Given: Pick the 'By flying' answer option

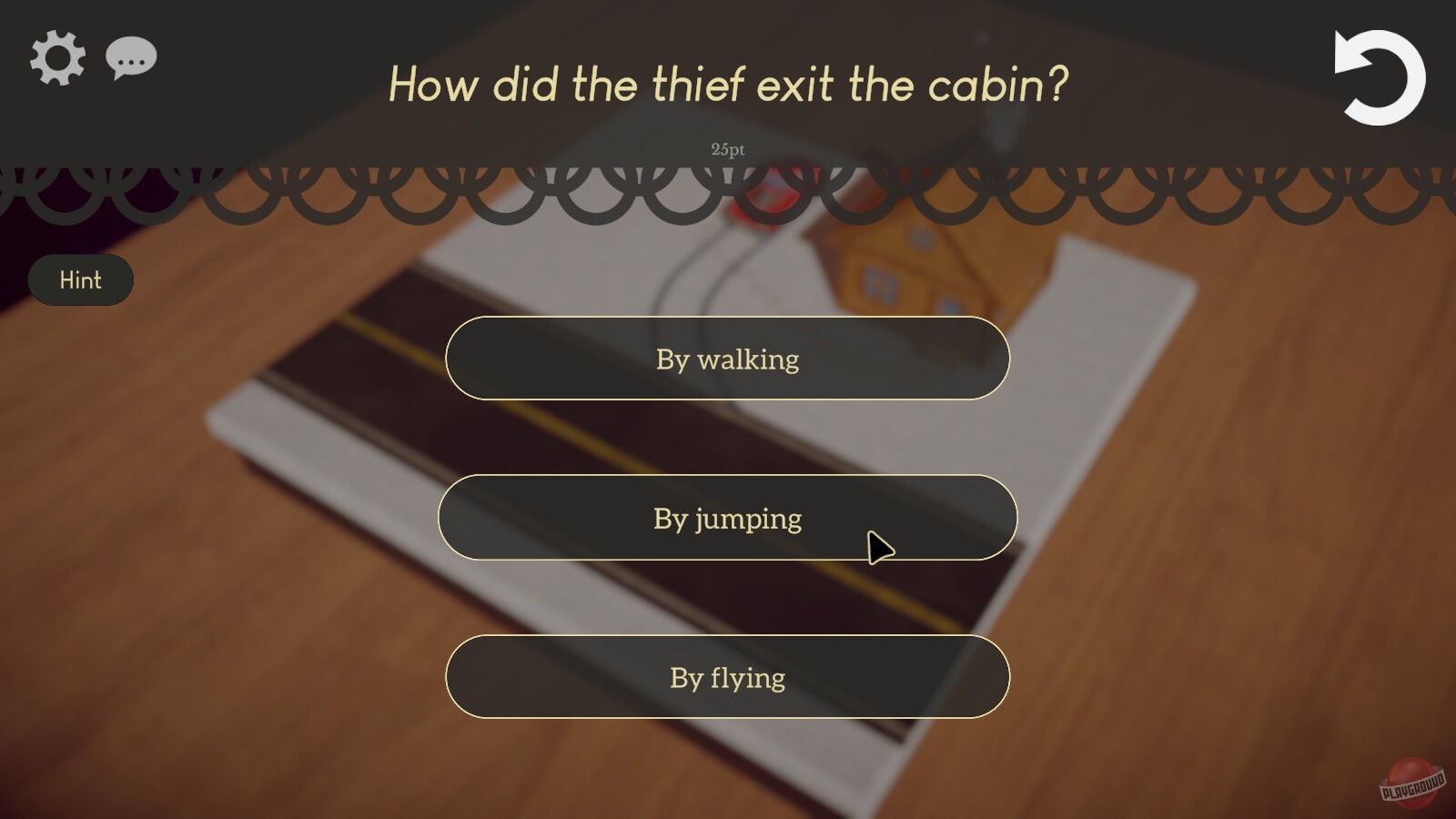Looking at the screenshot, I should 726,677.
